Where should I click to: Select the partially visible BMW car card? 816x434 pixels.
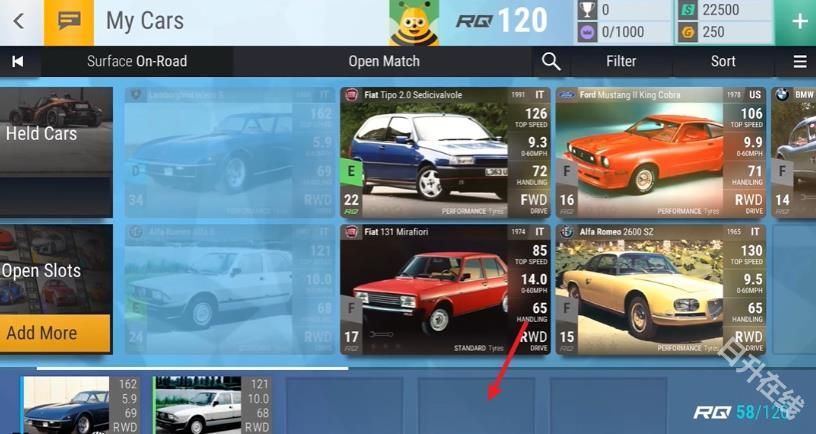(x=794, y=152)
